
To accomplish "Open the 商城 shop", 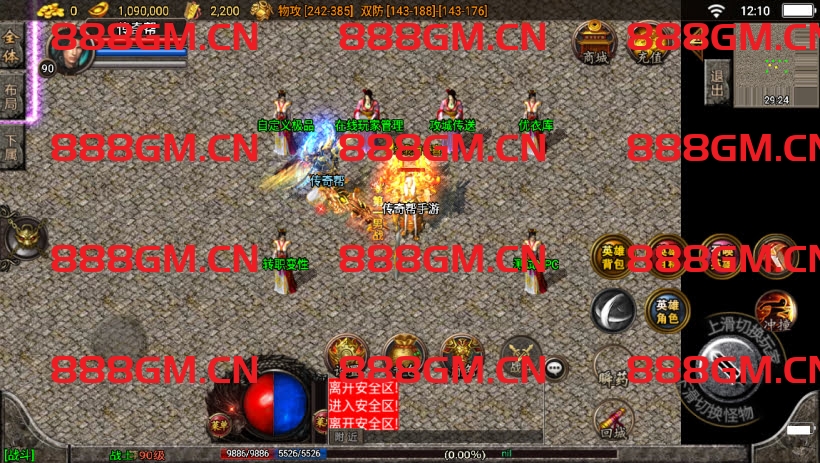I will point(594,43).
